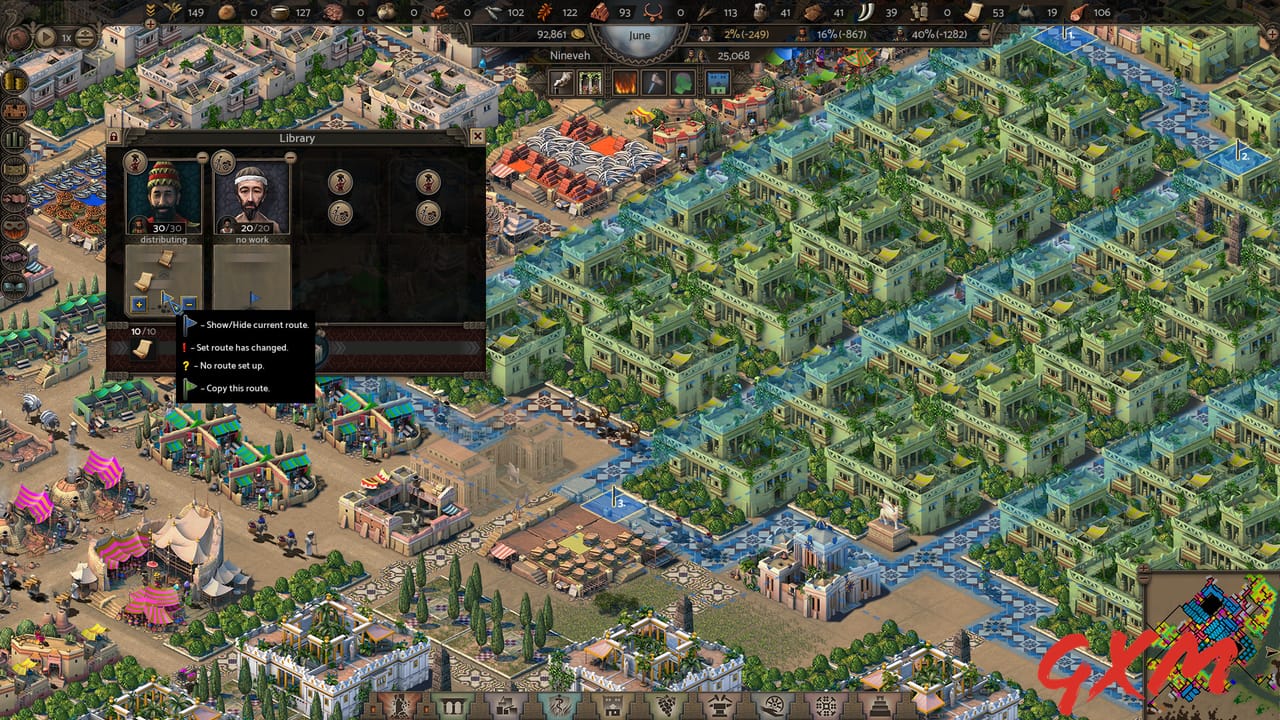
Task: Toggle the blue route flag in the no work slot
Action: click(253, 297)
